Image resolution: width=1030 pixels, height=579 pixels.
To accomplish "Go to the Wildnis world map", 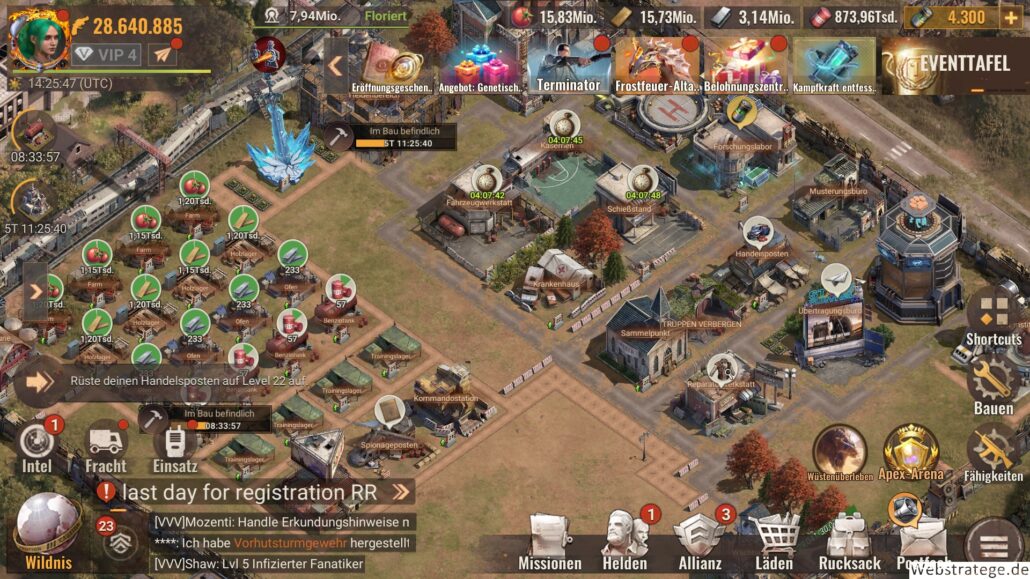I will (x=47, y=532).
